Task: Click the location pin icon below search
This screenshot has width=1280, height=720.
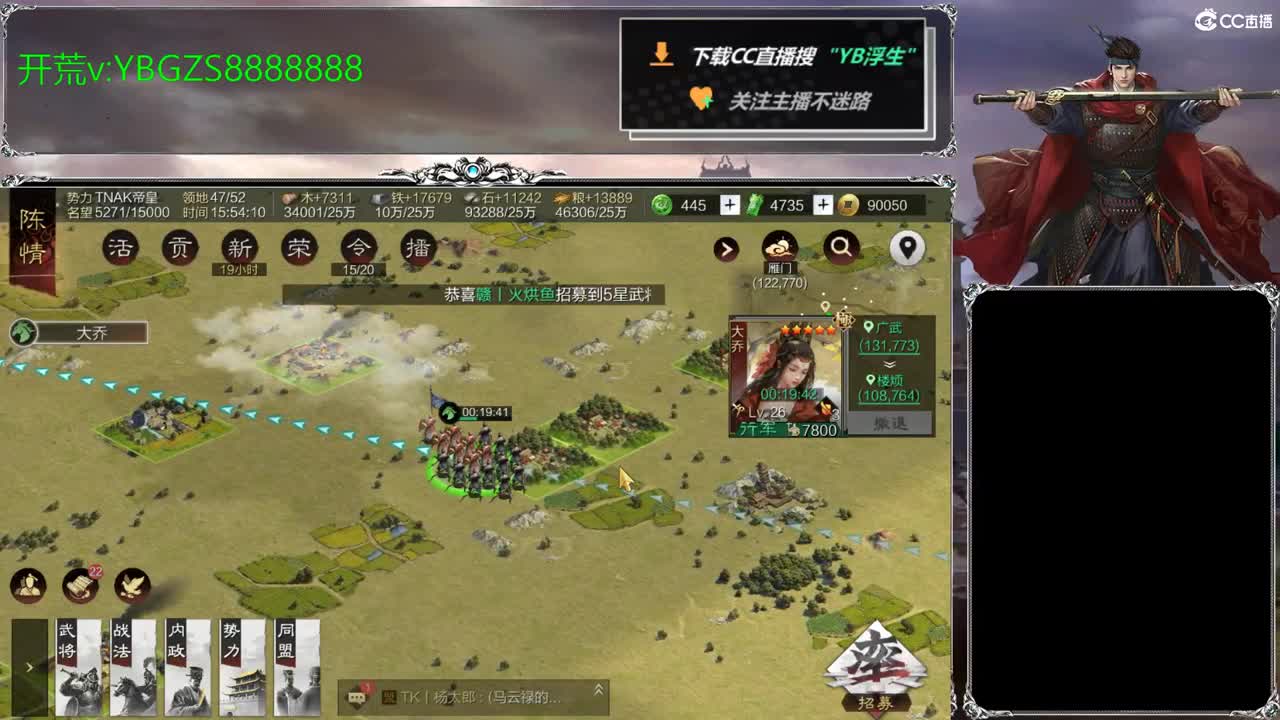Action: point(906,249)
